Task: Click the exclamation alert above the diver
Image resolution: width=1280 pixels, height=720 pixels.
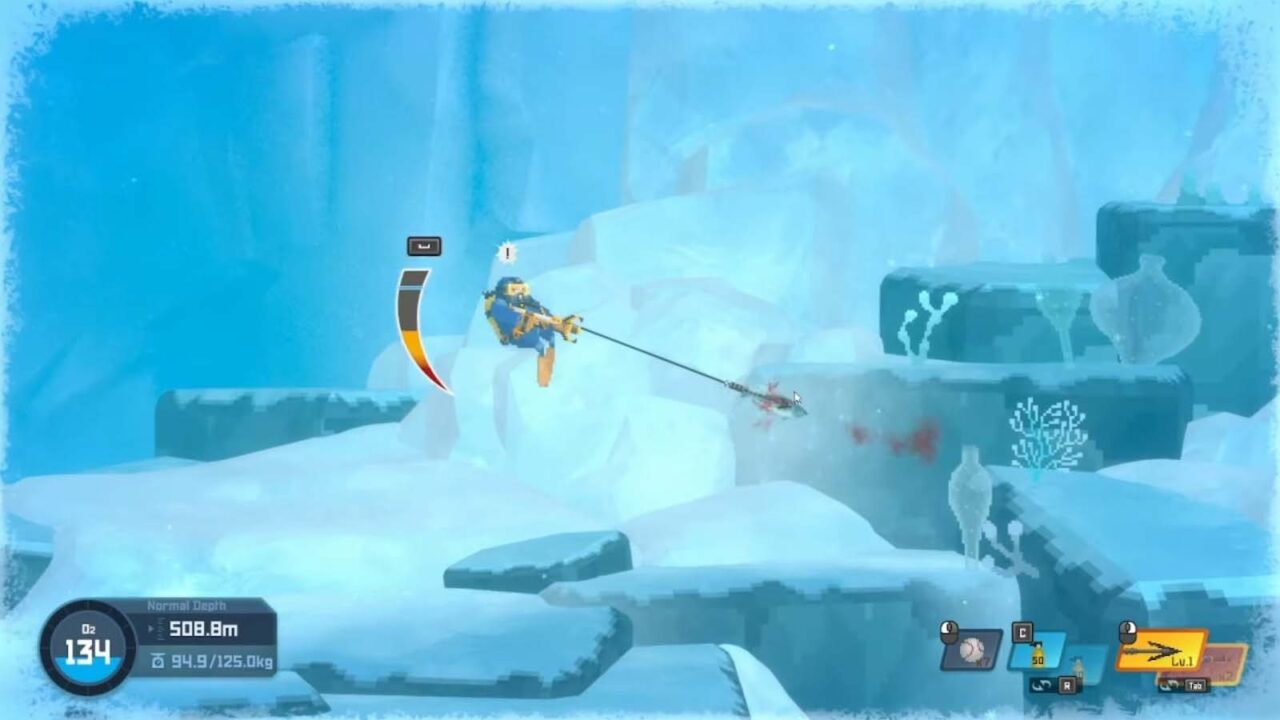Action: [508, 252]
